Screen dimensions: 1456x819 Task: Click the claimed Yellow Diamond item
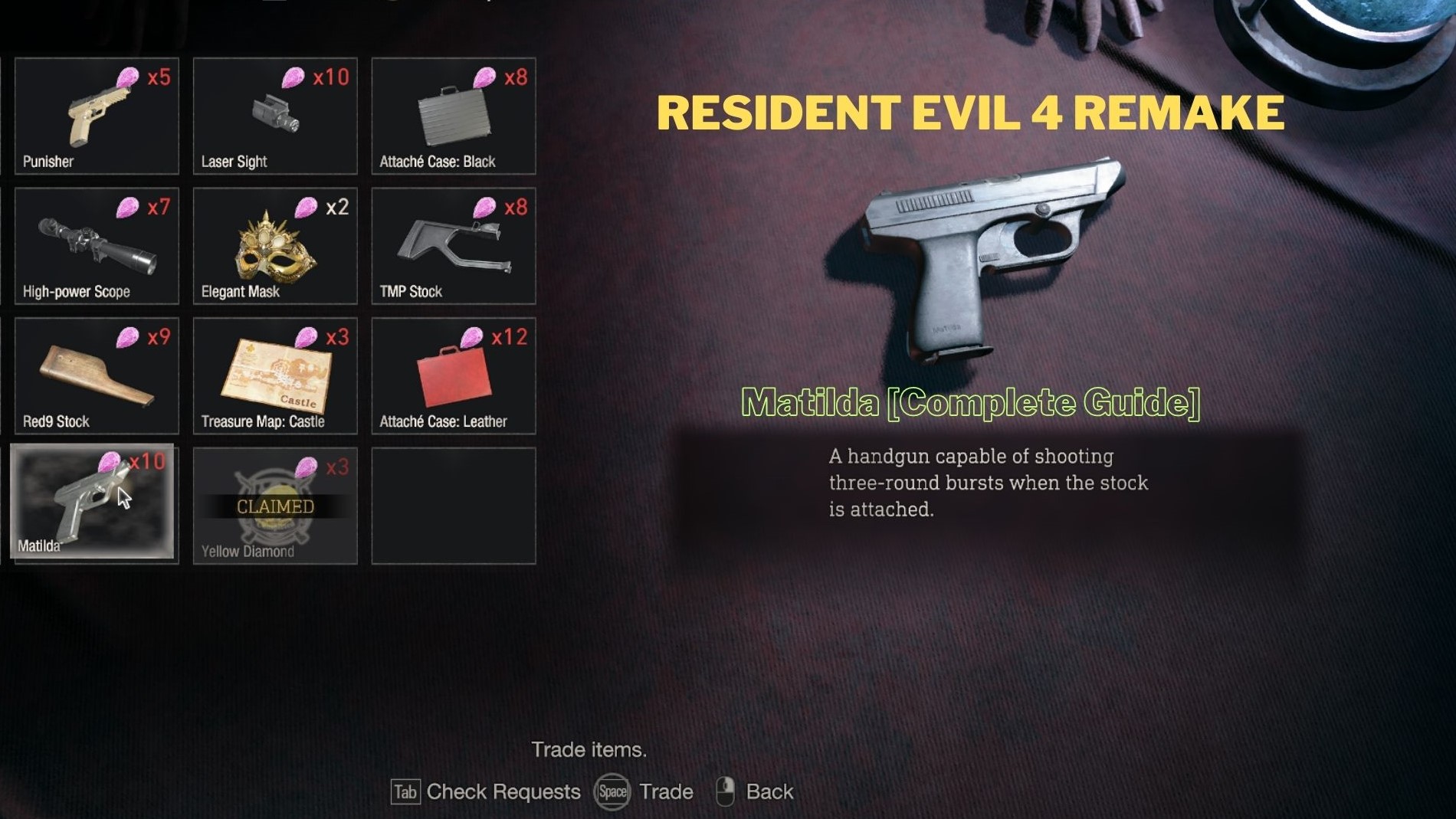274,506
